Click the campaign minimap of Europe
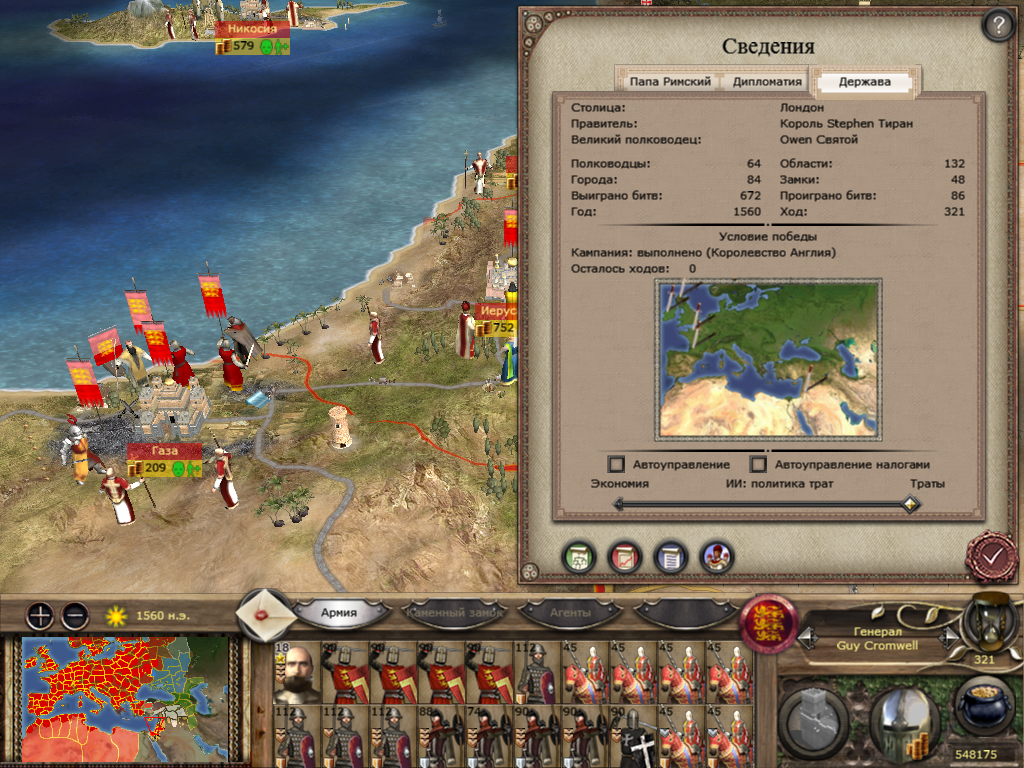The height and width of the screenshot is (768, 1024). tap(122, 698)
